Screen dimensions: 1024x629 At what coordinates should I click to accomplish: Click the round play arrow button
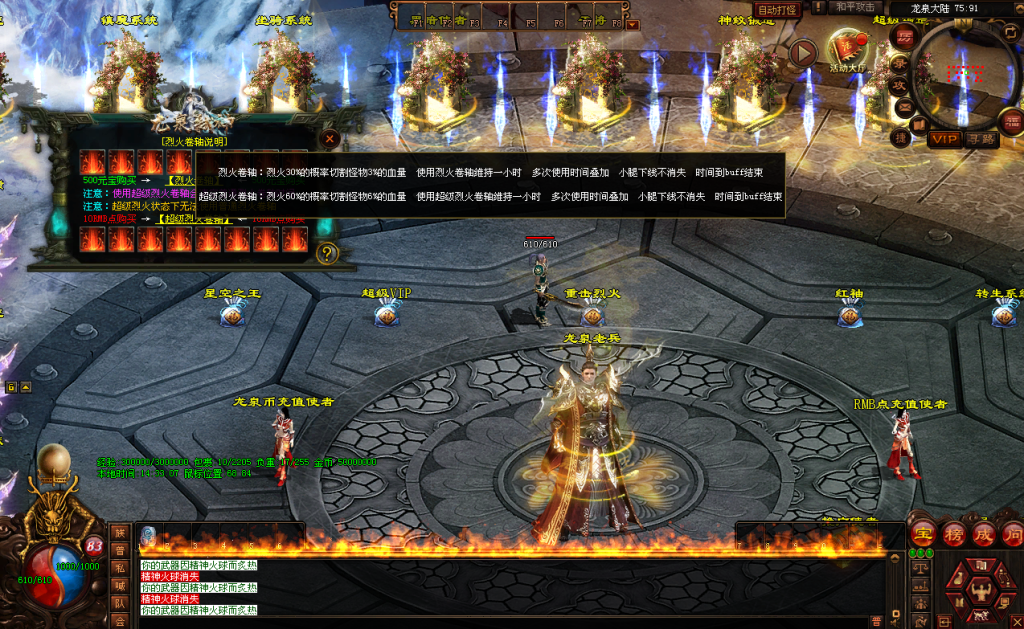(803, 53)
